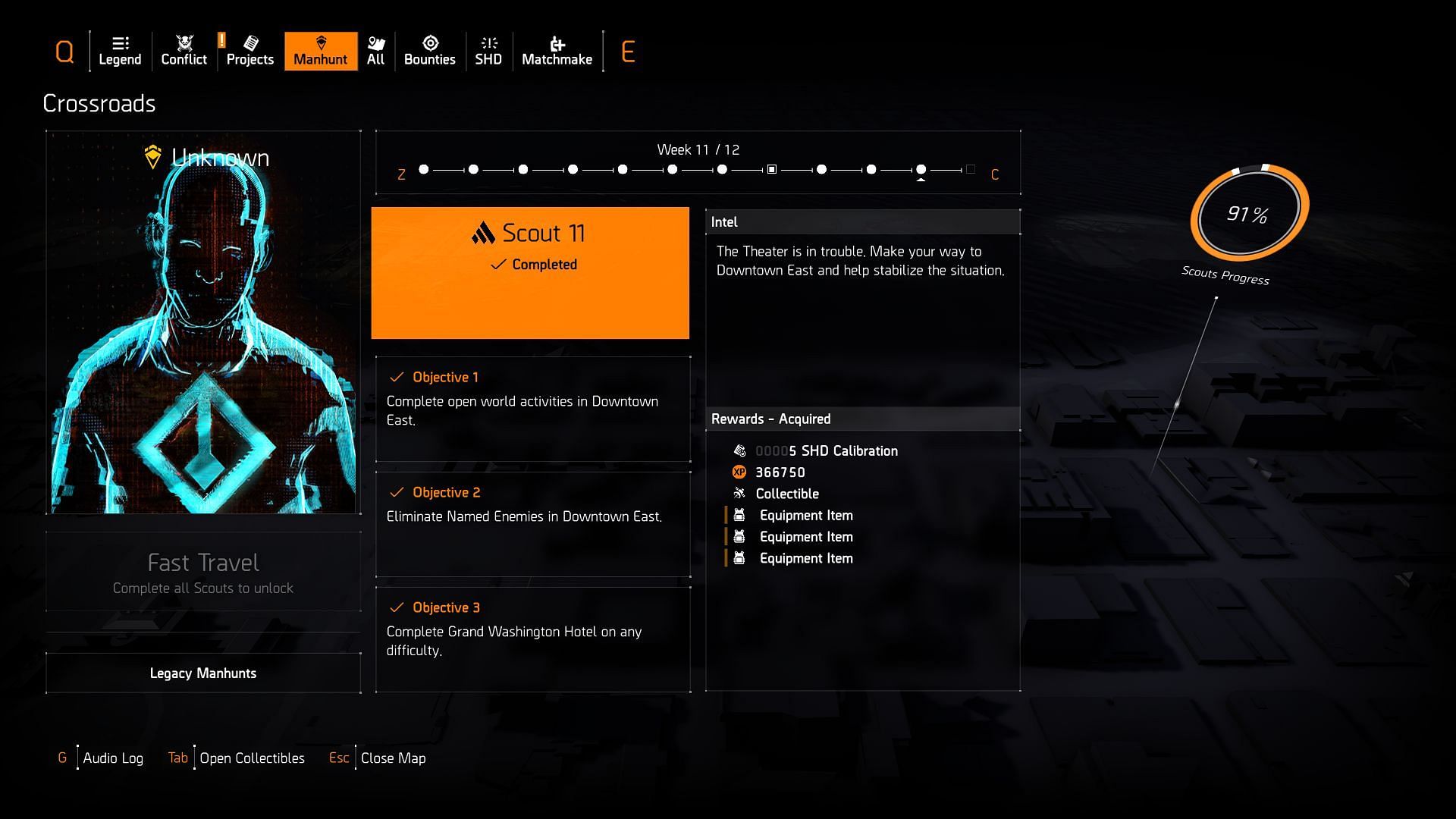Click the Scouts Progress ring

pyautogui.click(x=1248, y=213)
